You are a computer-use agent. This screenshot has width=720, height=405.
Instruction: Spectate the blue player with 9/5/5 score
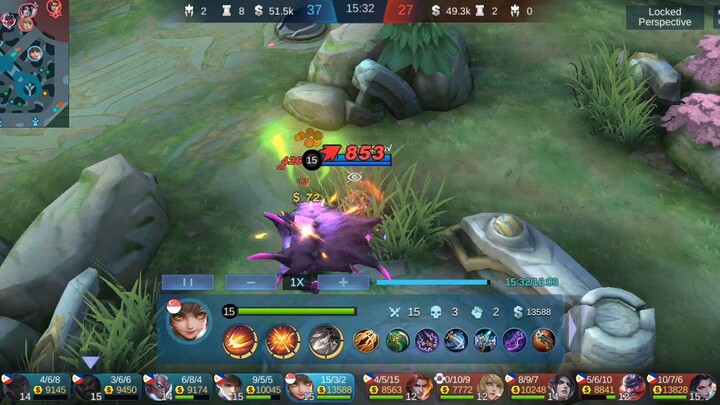249,386
